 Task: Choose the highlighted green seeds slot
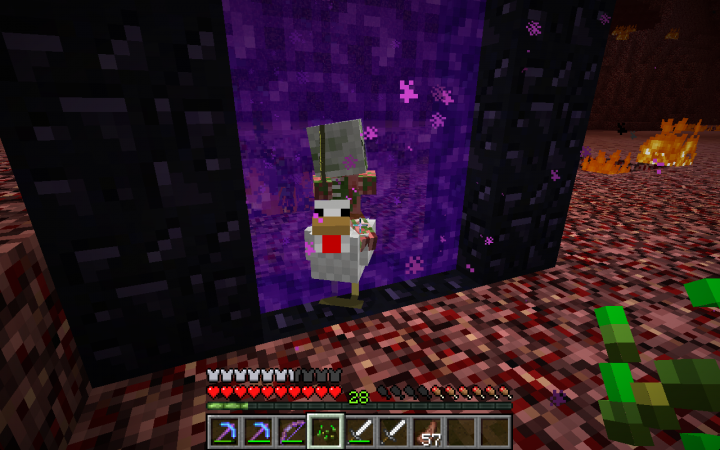(x=326, y=431)
